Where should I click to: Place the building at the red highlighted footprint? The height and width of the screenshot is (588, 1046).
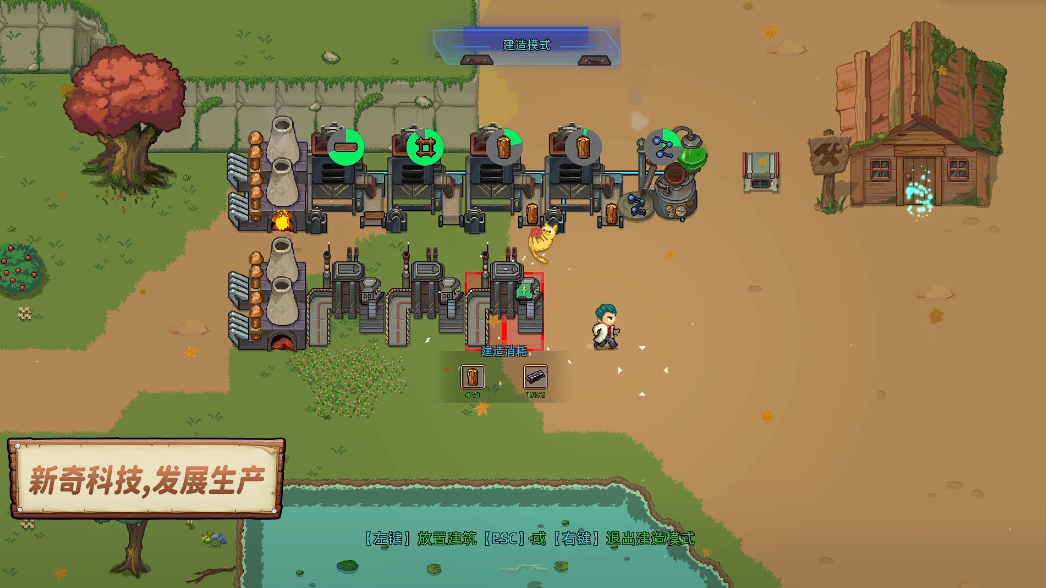click(x=504, y=311)
